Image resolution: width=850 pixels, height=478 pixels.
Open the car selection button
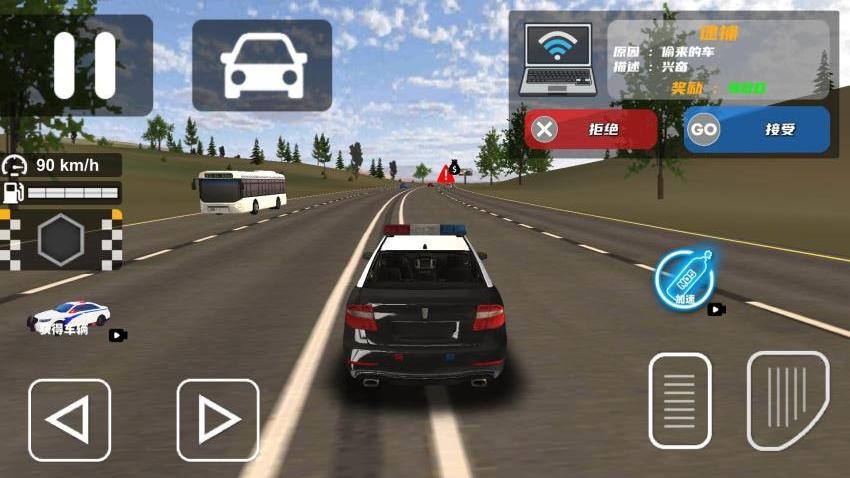(x=262, y=65)
